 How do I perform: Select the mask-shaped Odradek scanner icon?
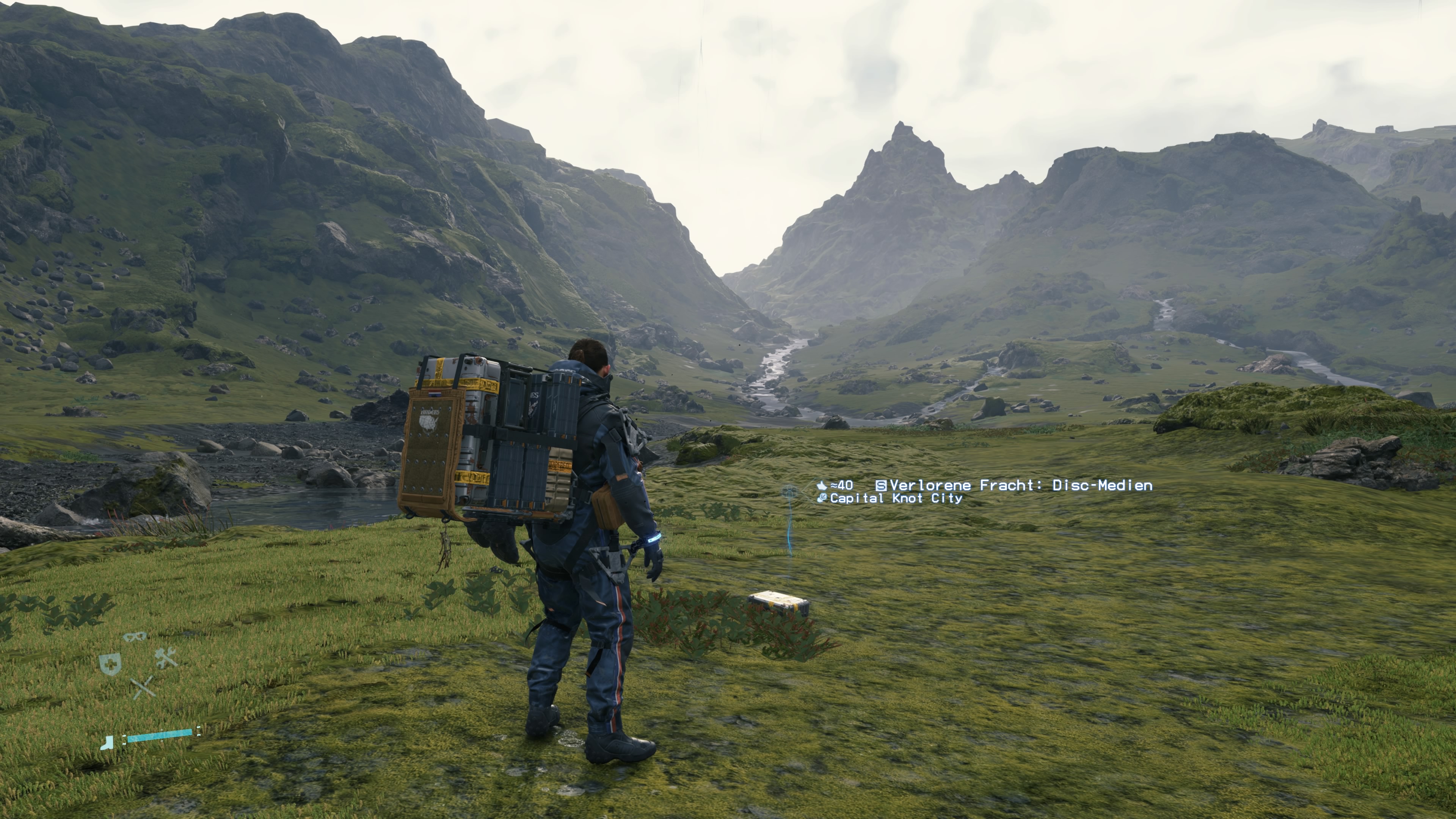tap(136, 637)
